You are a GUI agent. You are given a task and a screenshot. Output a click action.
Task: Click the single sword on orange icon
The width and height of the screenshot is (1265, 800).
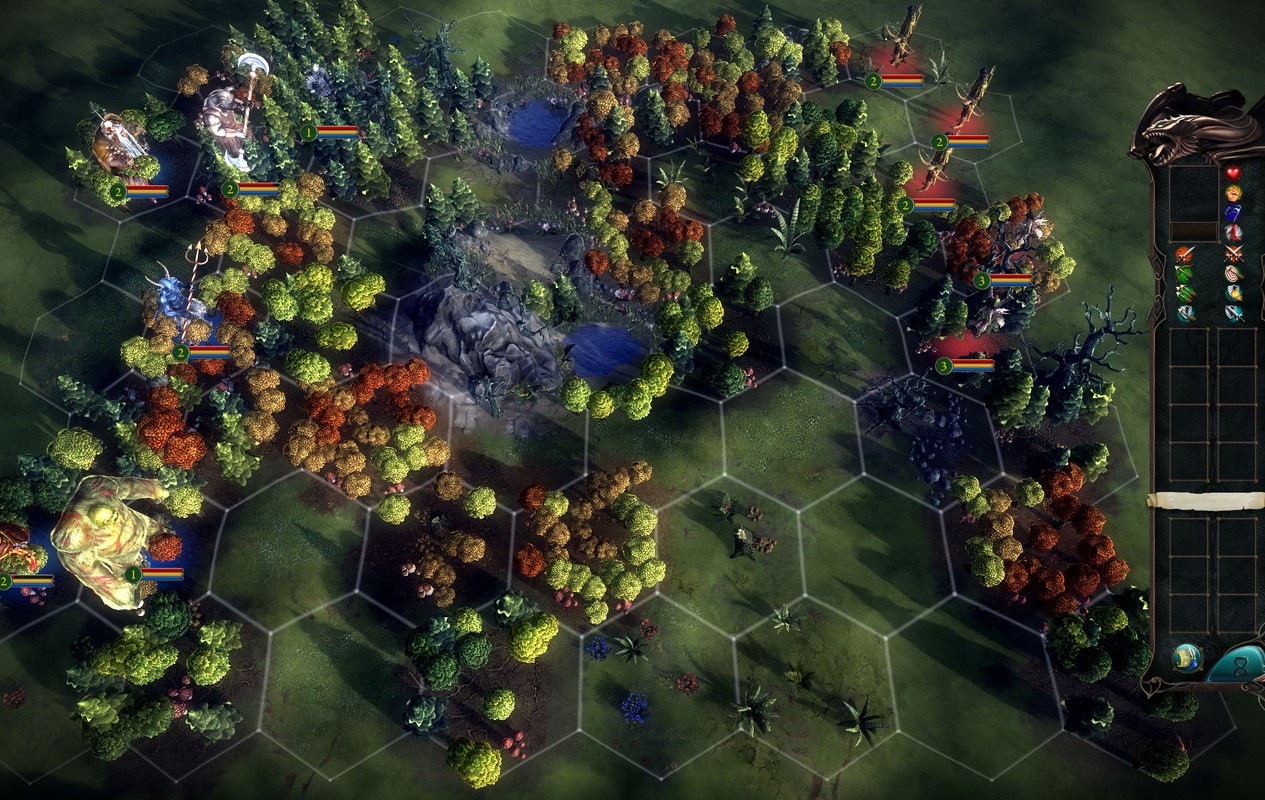point(1185,254)
